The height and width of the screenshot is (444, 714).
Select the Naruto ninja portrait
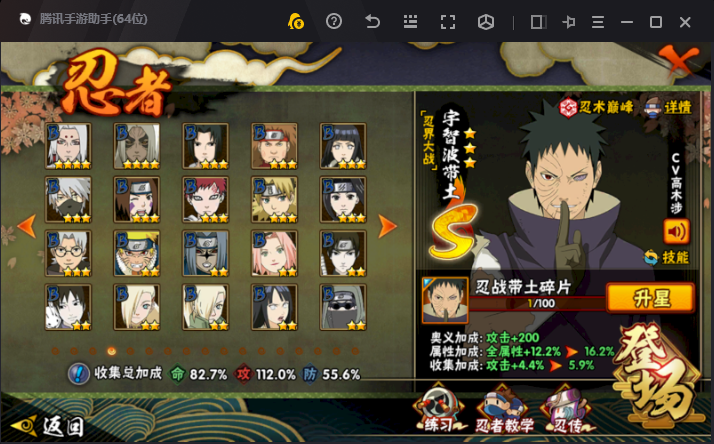point(136,253)
